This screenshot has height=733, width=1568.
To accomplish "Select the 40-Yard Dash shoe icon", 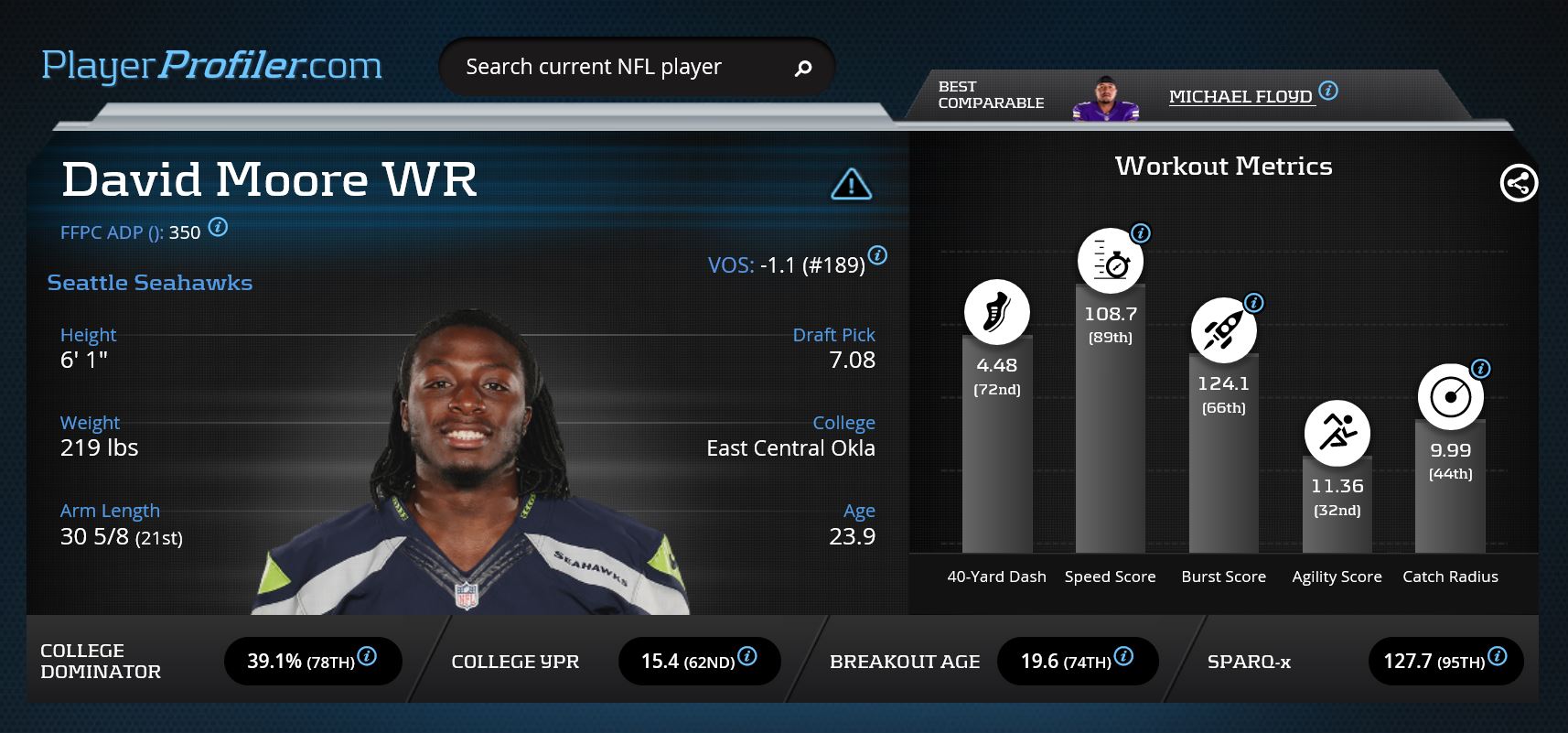I will [x=996, y=312].
